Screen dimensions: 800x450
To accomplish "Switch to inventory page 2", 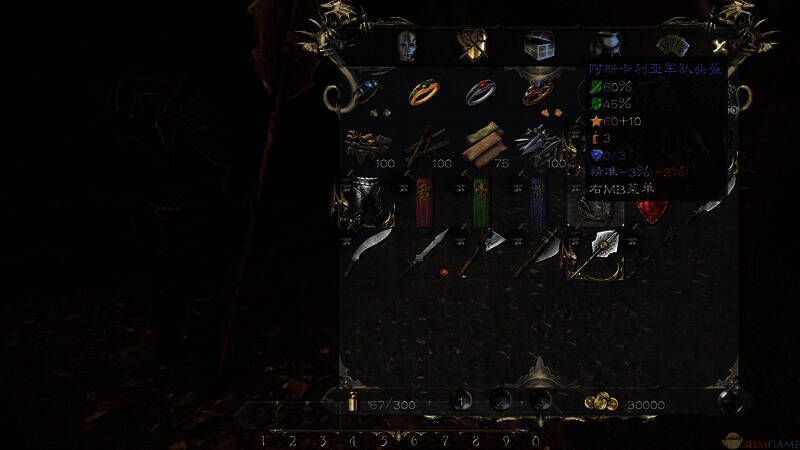I will 502,401.
